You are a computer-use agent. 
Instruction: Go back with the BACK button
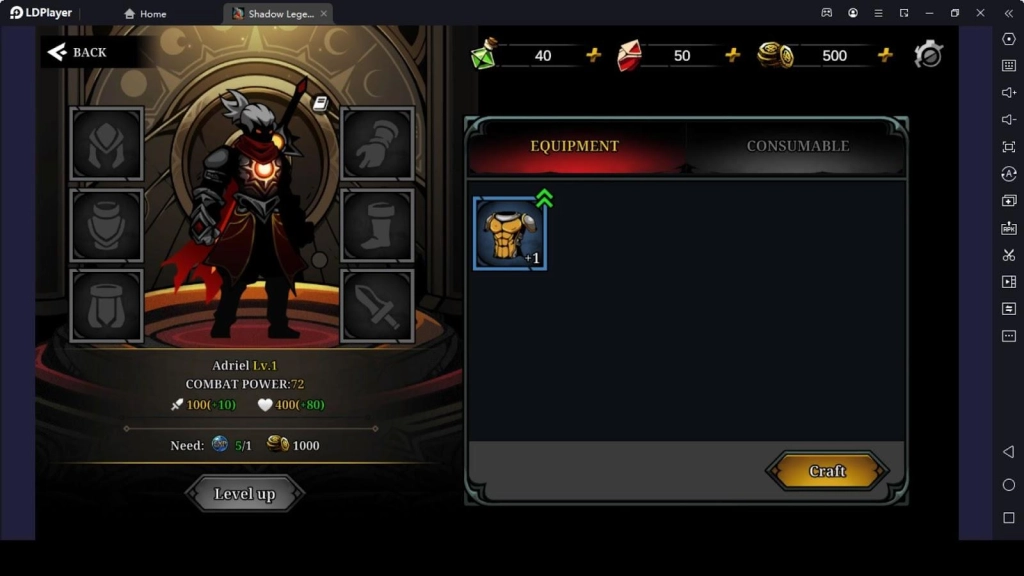coord(78,52)
